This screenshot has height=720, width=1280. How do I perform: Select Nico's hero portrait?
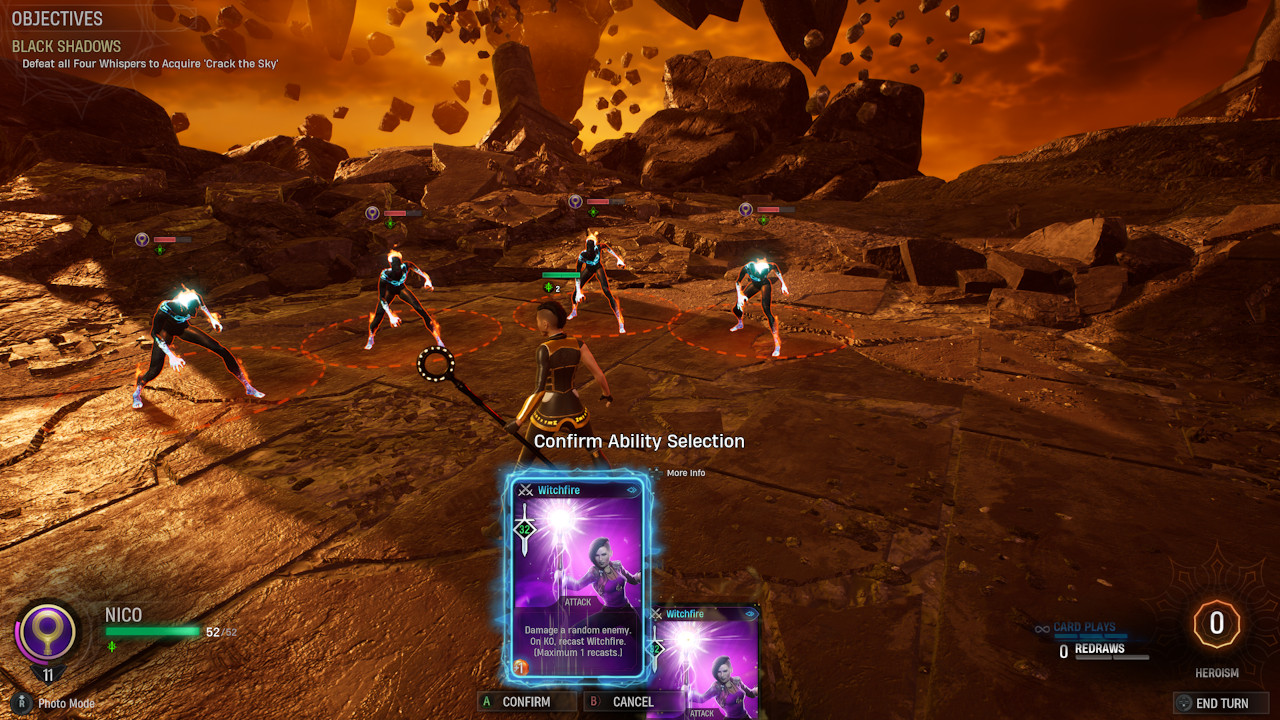(47, 634)
